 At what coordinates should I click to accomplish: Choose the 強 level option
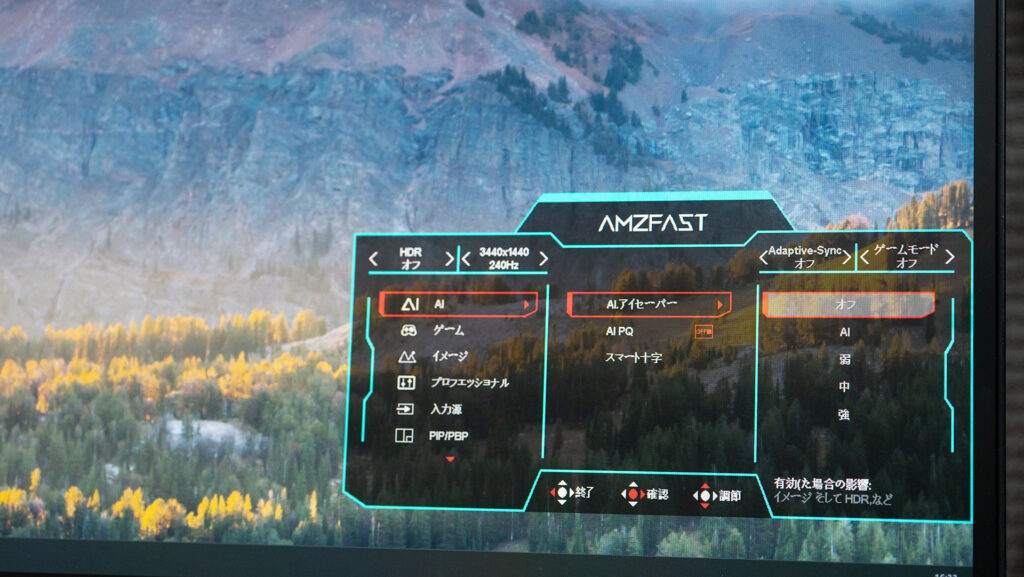(x=845, y=413)
